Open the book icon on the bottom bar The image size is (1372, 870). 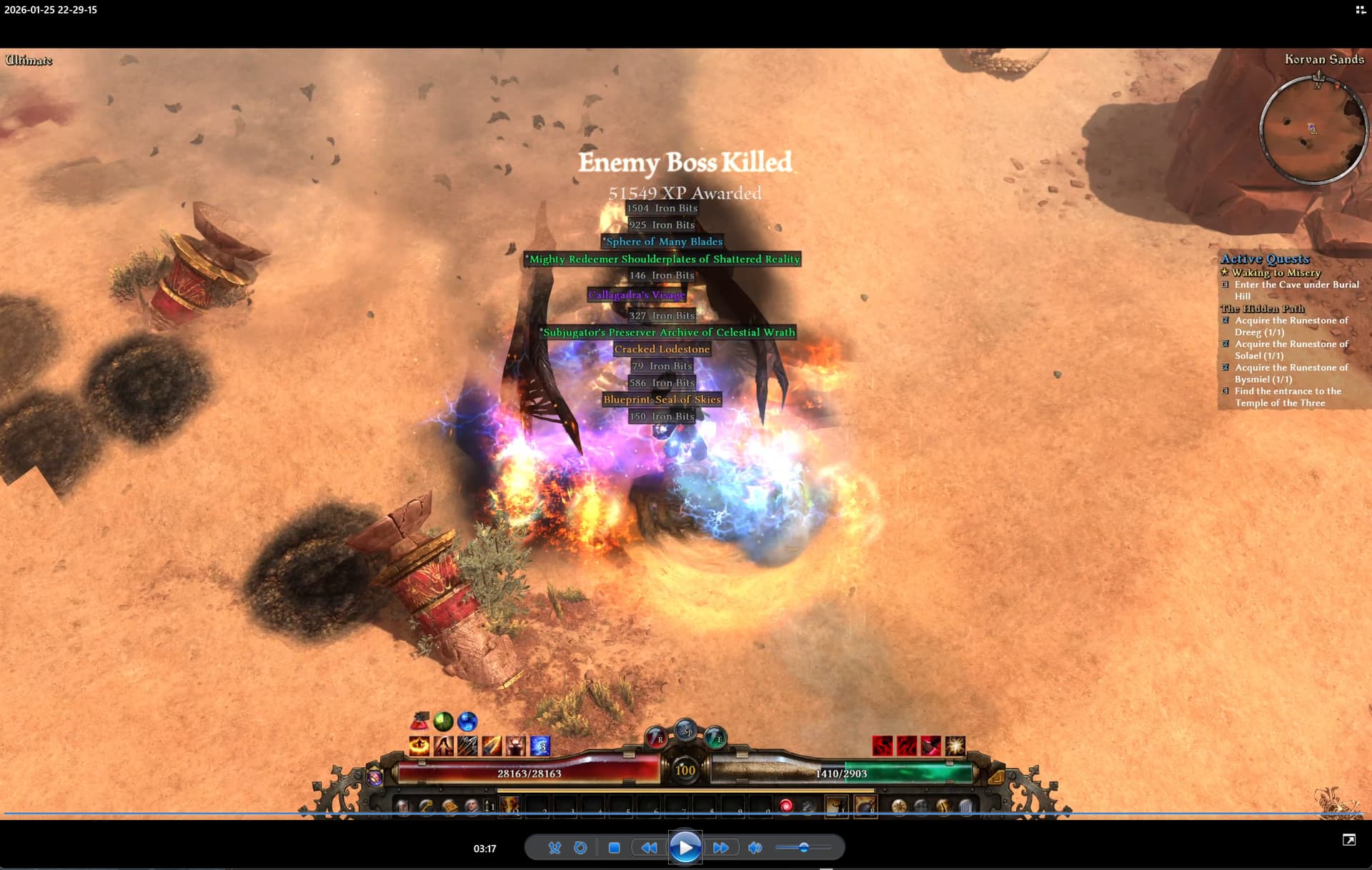(x=449, y=806)
